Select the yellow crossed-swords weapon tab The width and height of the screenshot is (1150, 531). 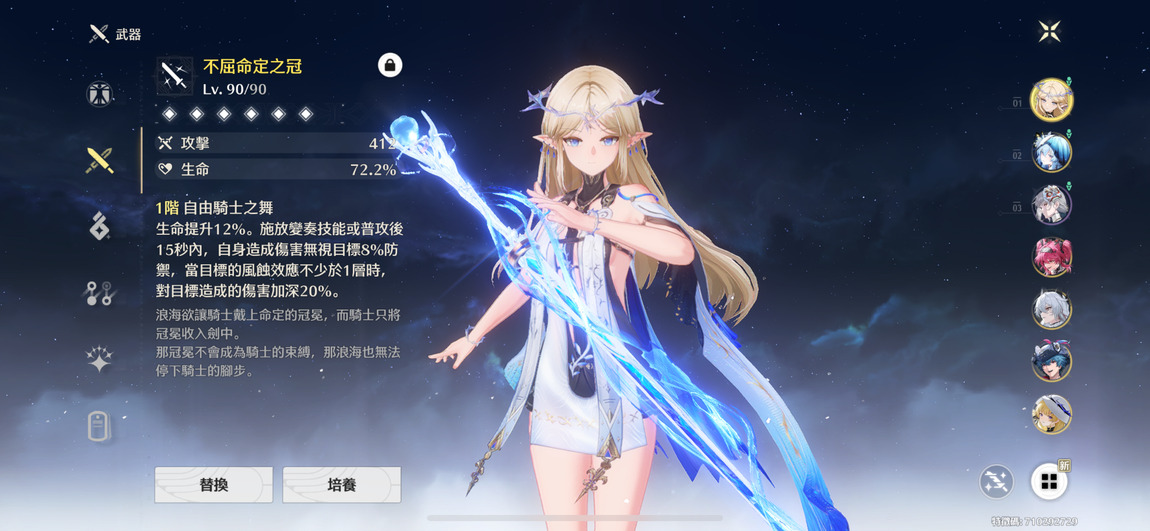pyautogui.click(x=99, y=160)
